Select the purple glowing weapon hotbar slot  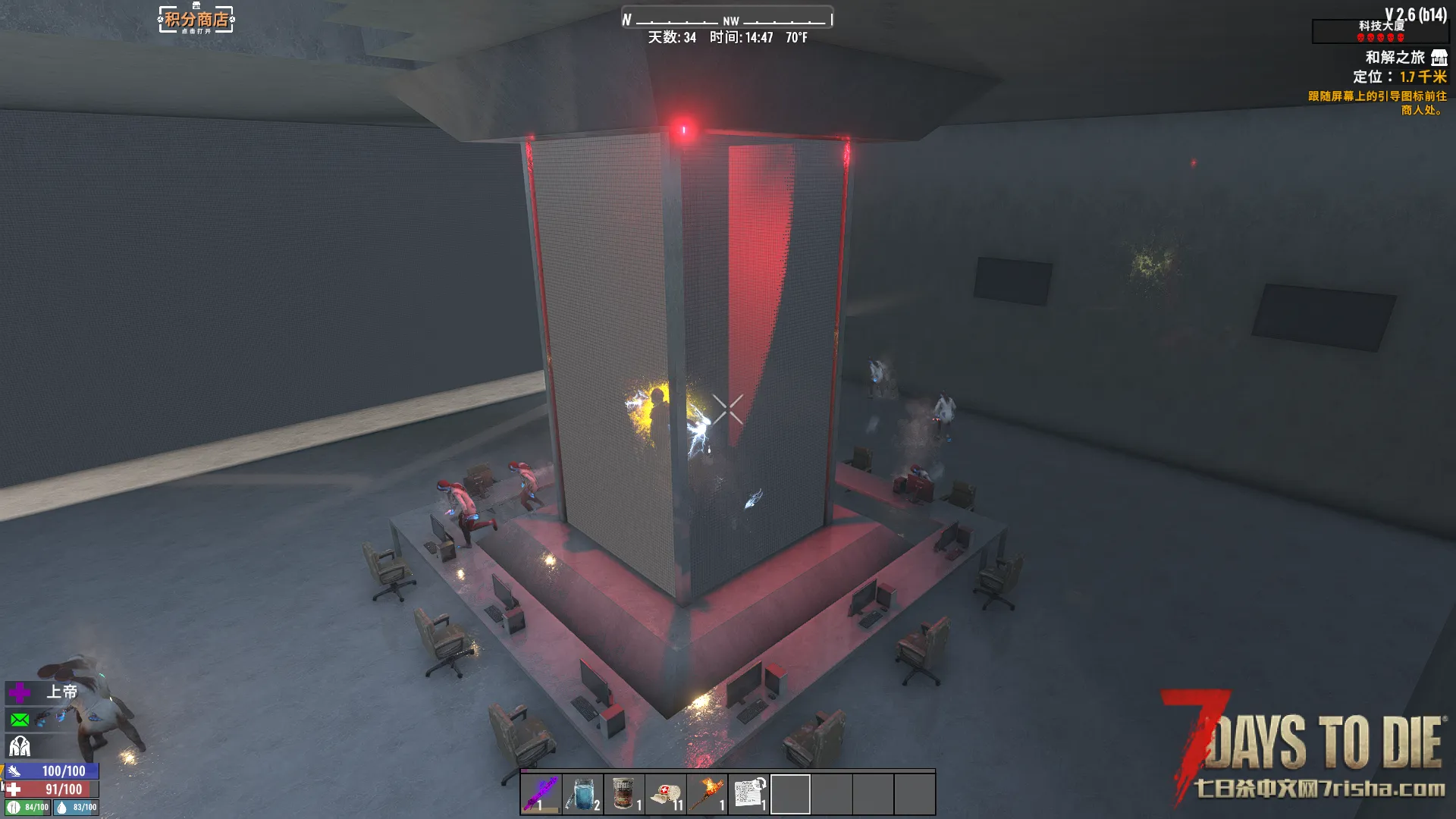click(541, 793)
